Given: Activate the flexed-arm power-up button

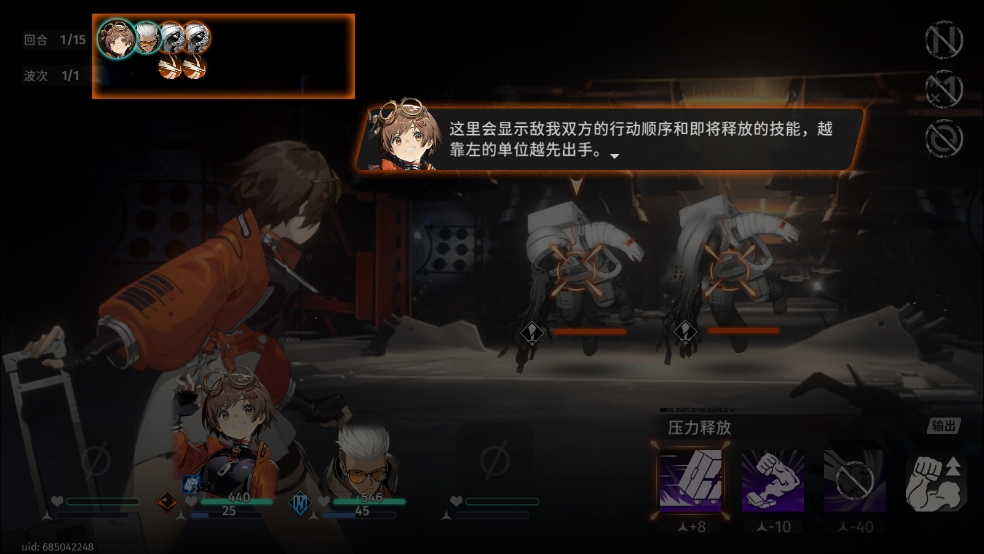Looking at the screenshot, I should point(936,483).
